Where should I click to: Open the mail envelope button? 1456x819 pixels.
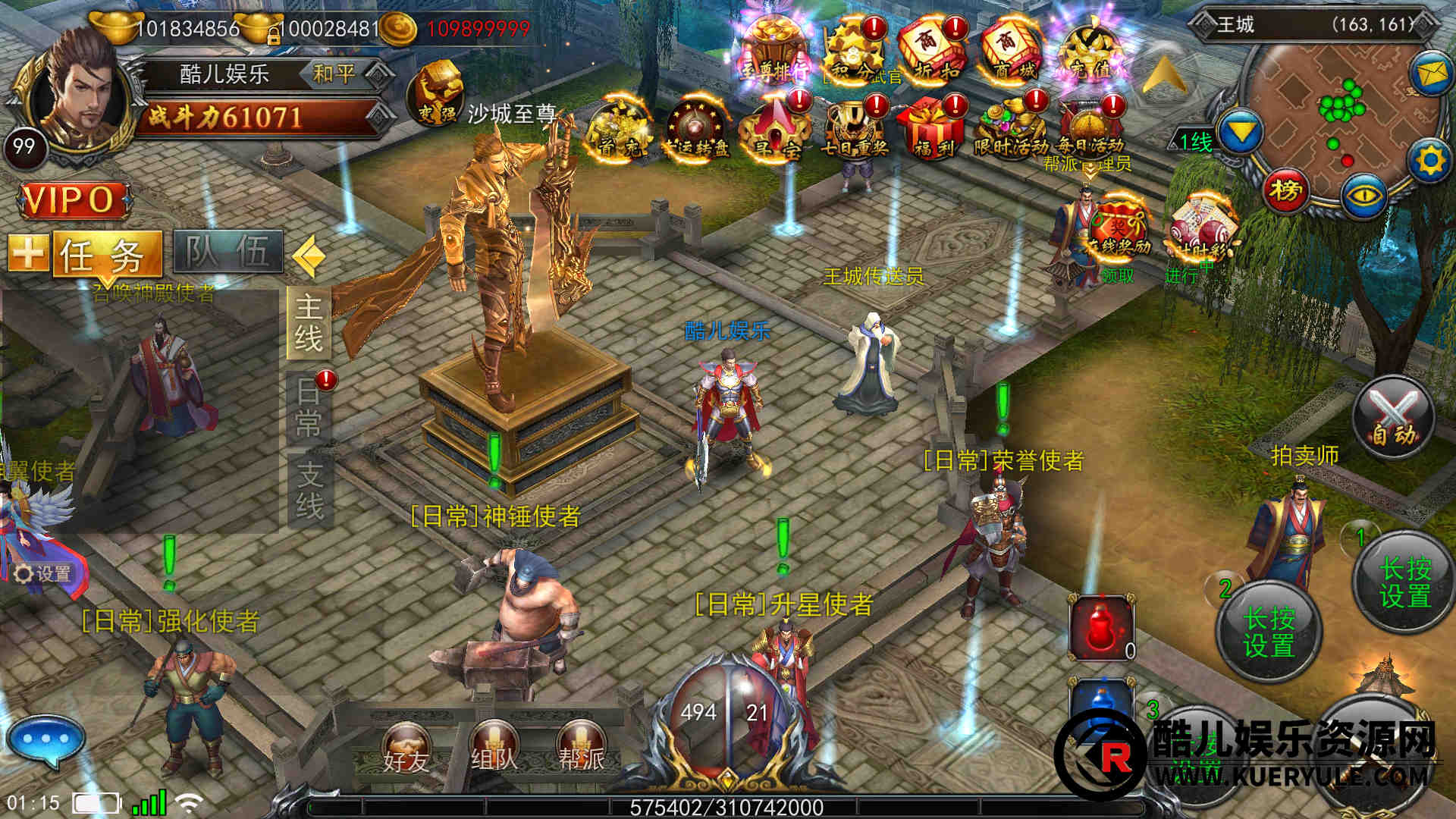[1430, 74]
